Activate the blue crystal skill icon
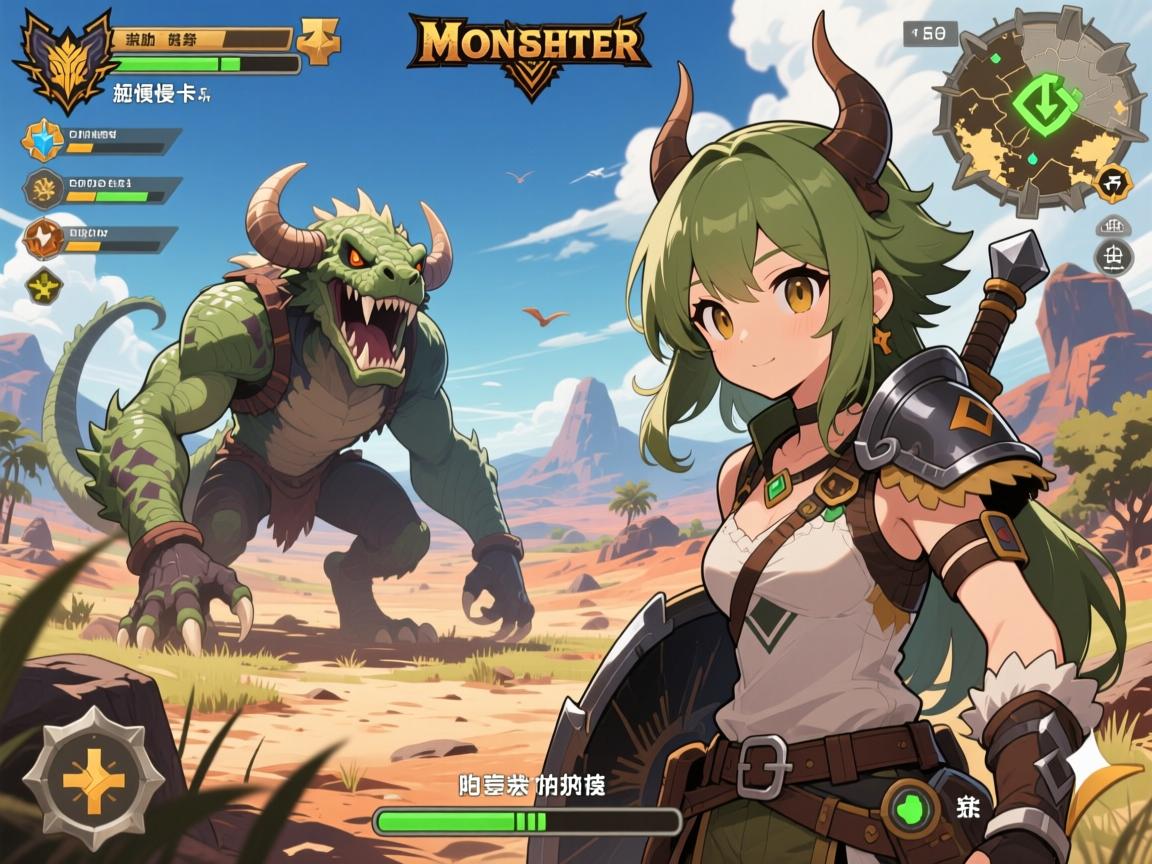The image size is (1152, 864). [43, 141]
